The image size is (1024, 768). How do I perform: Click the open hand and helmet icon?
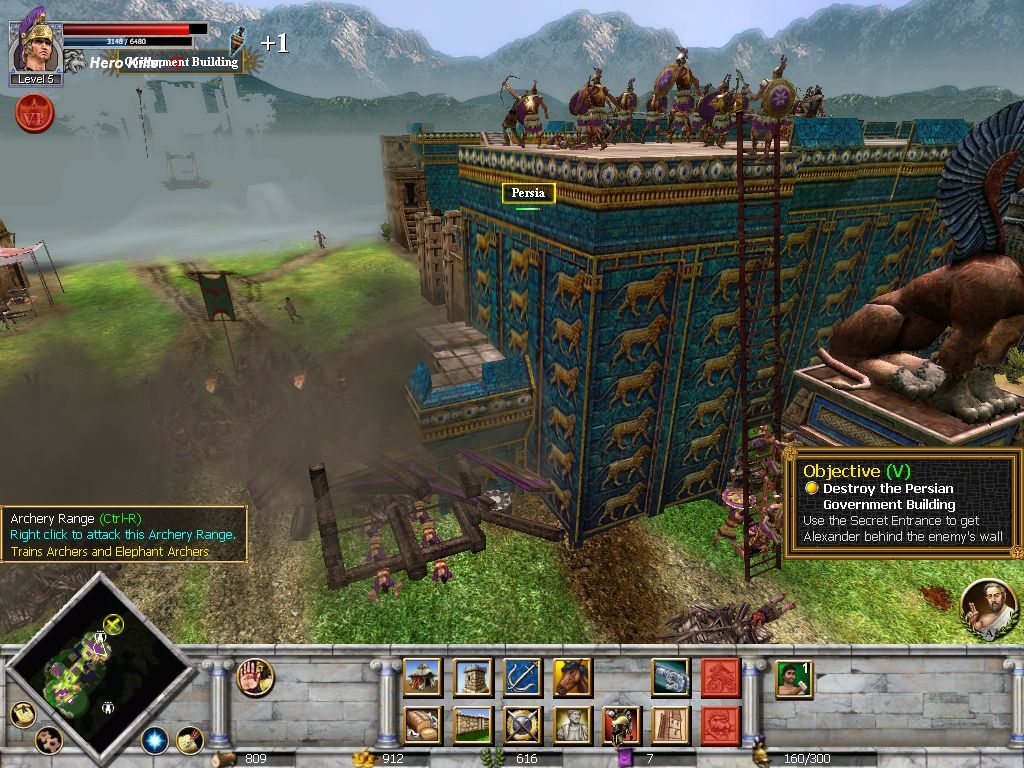tap(255, 677)
